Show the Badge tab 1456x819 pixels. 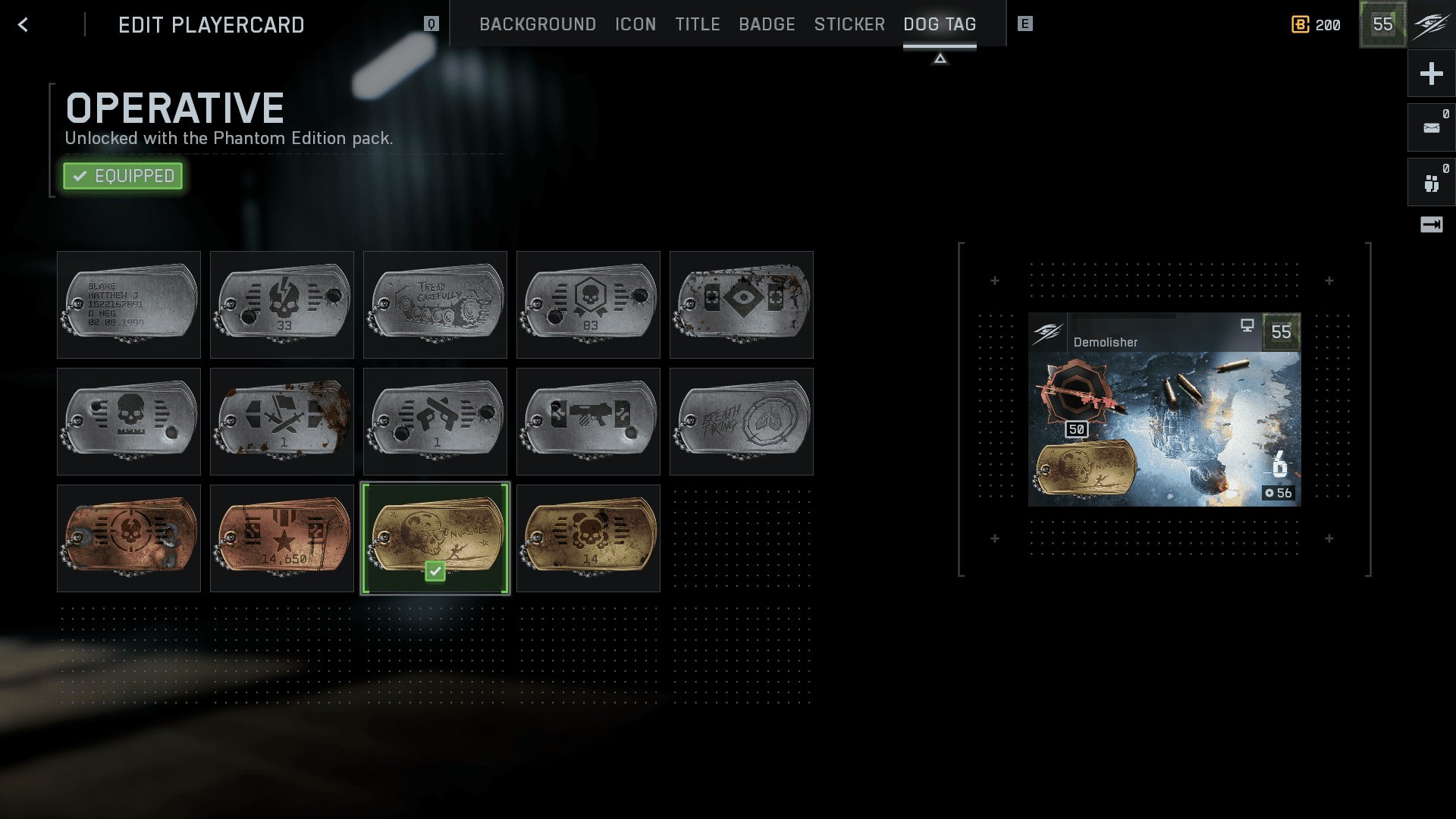tap(767, 25)
